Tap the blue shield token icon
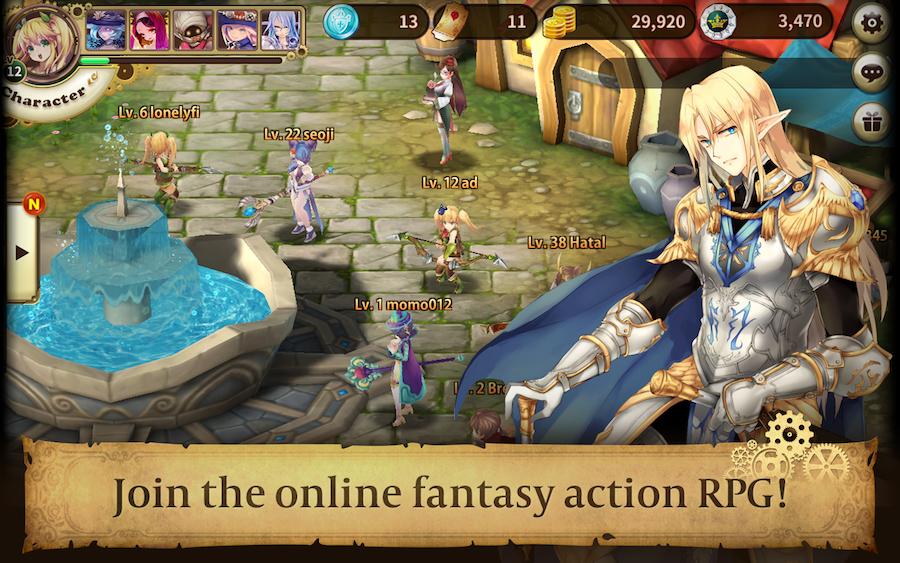900x563 pixels. click(x=341, y=21)
